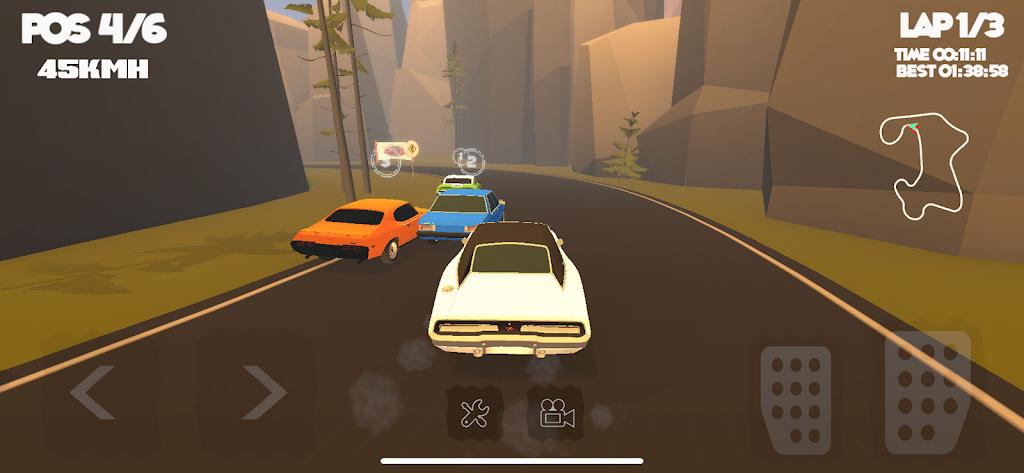Tap the right steering arrow

tap(264, 392)
